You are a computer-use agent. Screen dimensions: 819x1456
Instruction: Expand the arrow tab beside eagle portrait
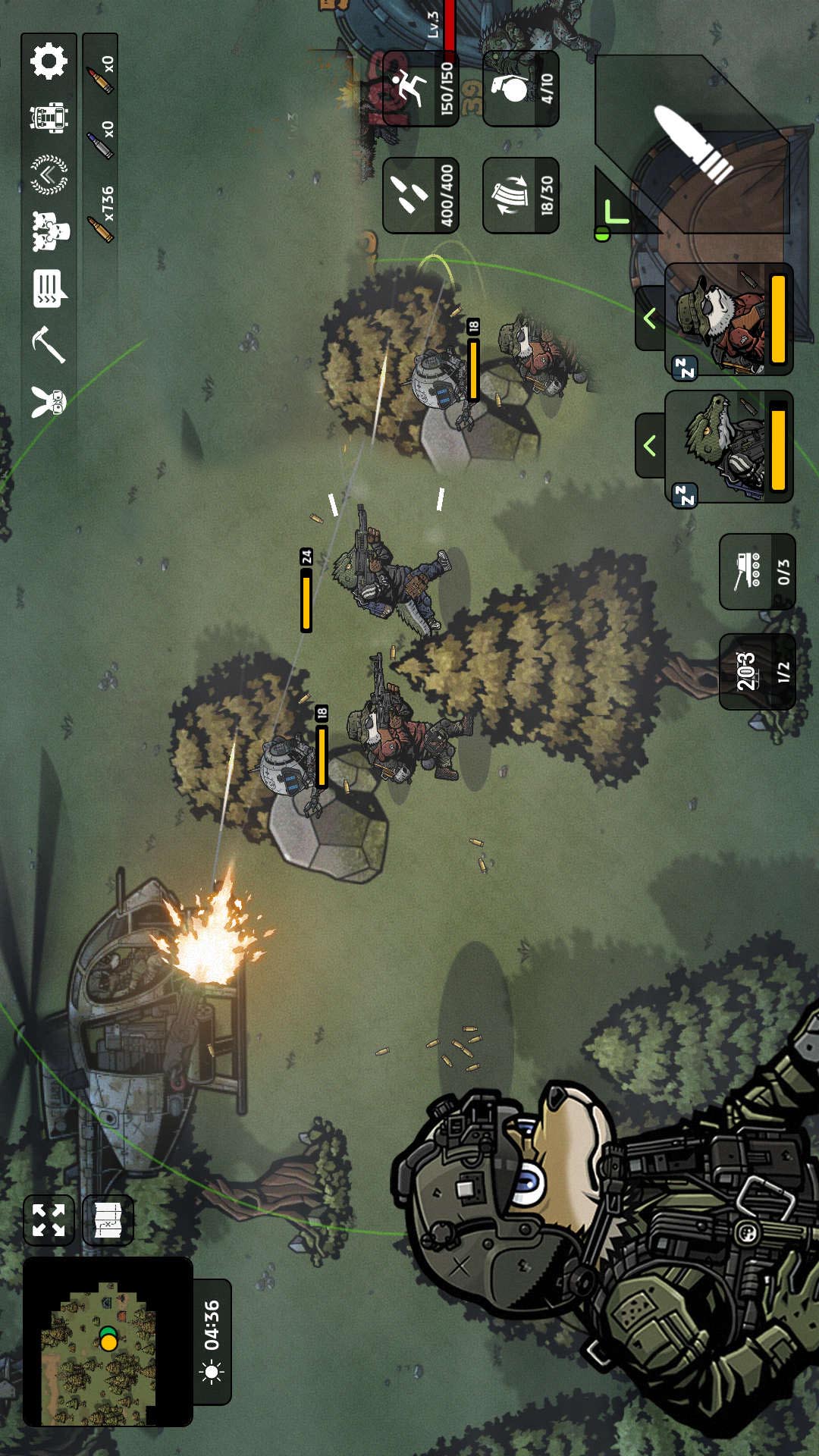pos(650,318)
